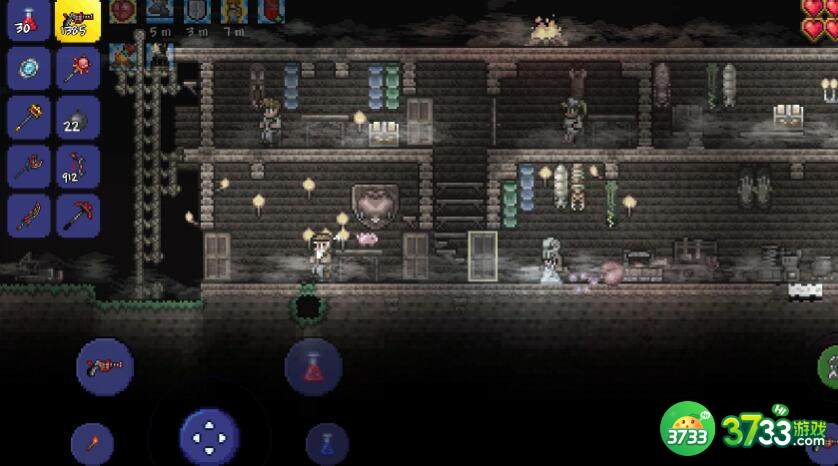Click the heart buff icon in the top row

click(x=123, y=12)
